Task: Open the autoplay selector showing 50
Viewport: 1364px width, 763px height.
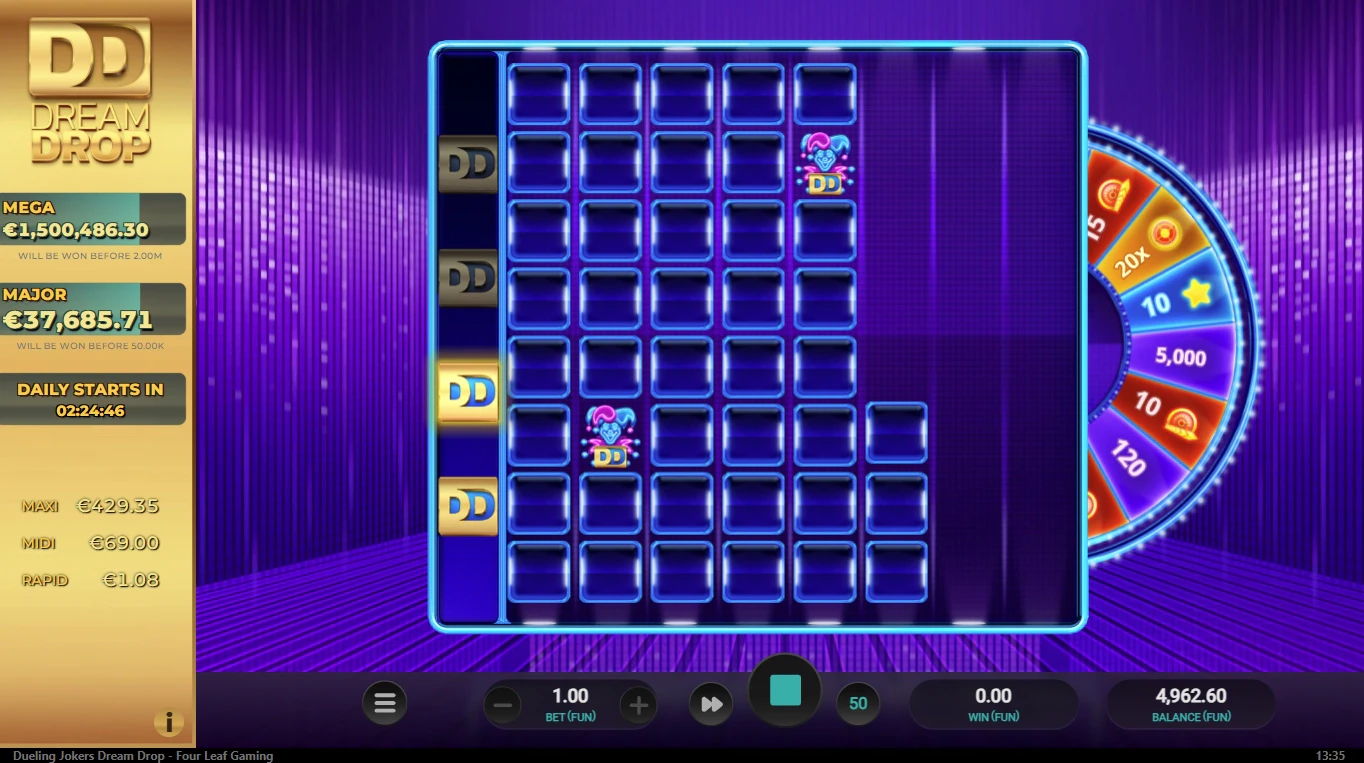Action: (858, 703)
